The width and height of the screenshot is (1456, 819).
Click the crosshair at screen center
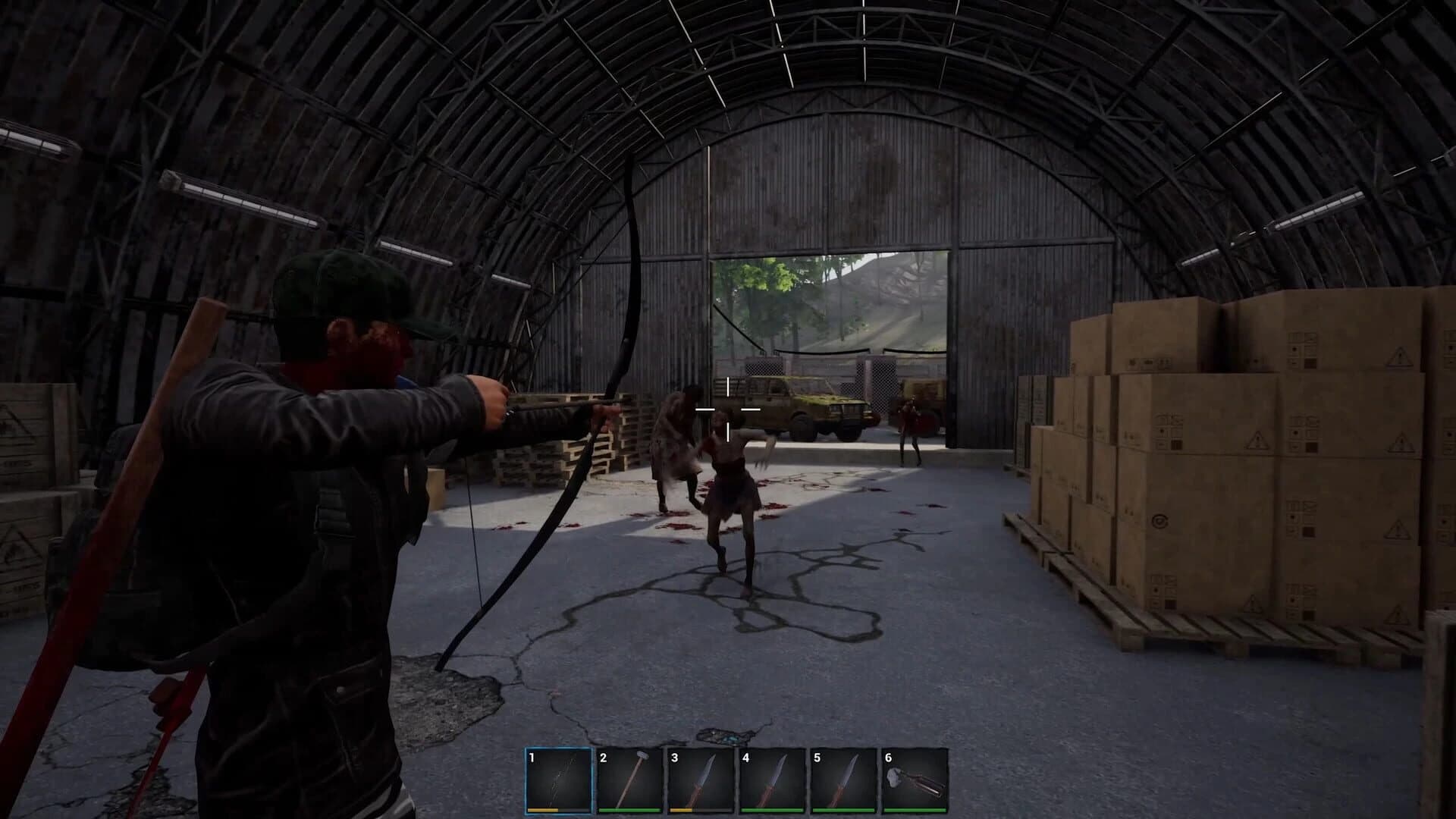click(x=727, y=409)
